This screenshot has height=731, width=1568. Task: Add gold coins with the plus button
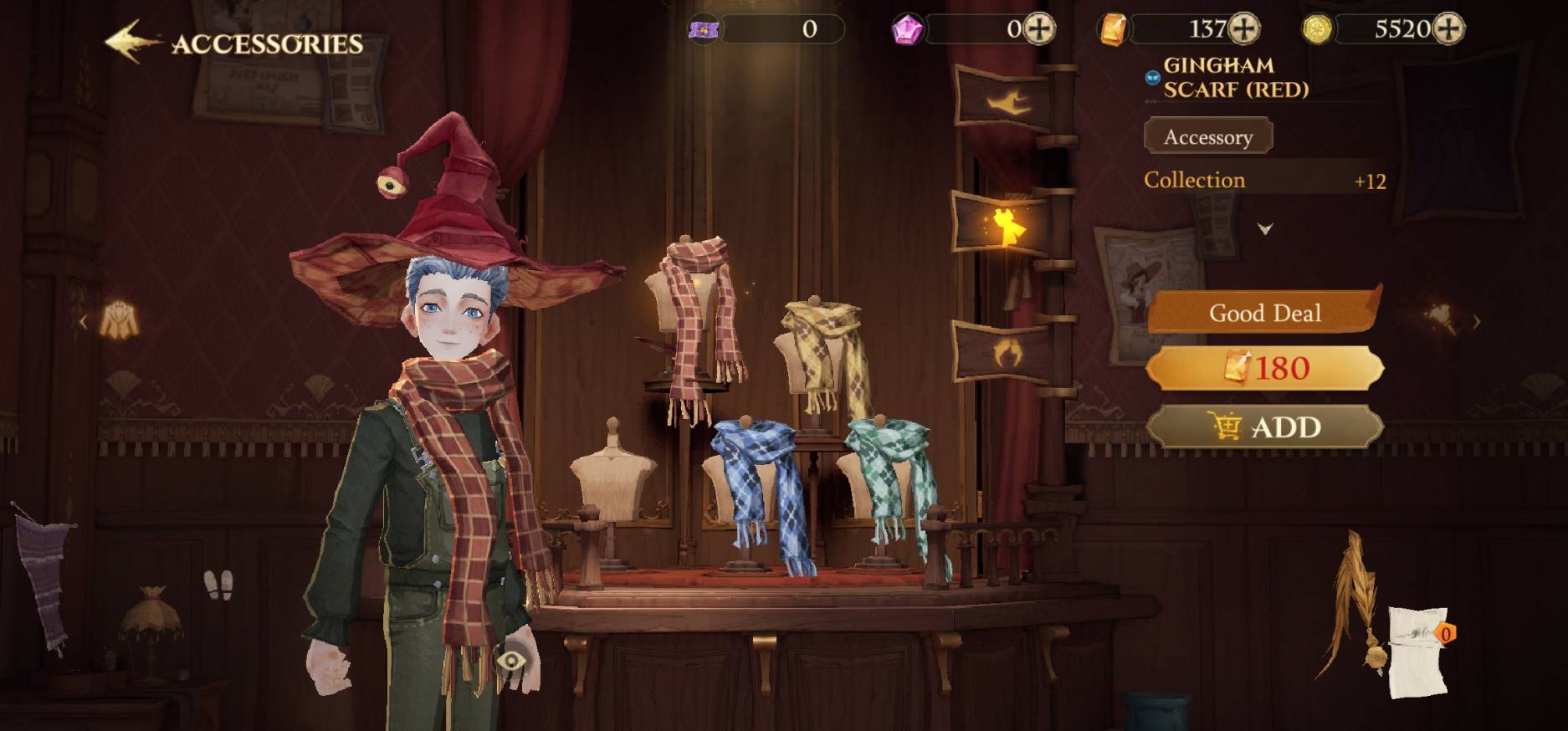[1448, 29]
